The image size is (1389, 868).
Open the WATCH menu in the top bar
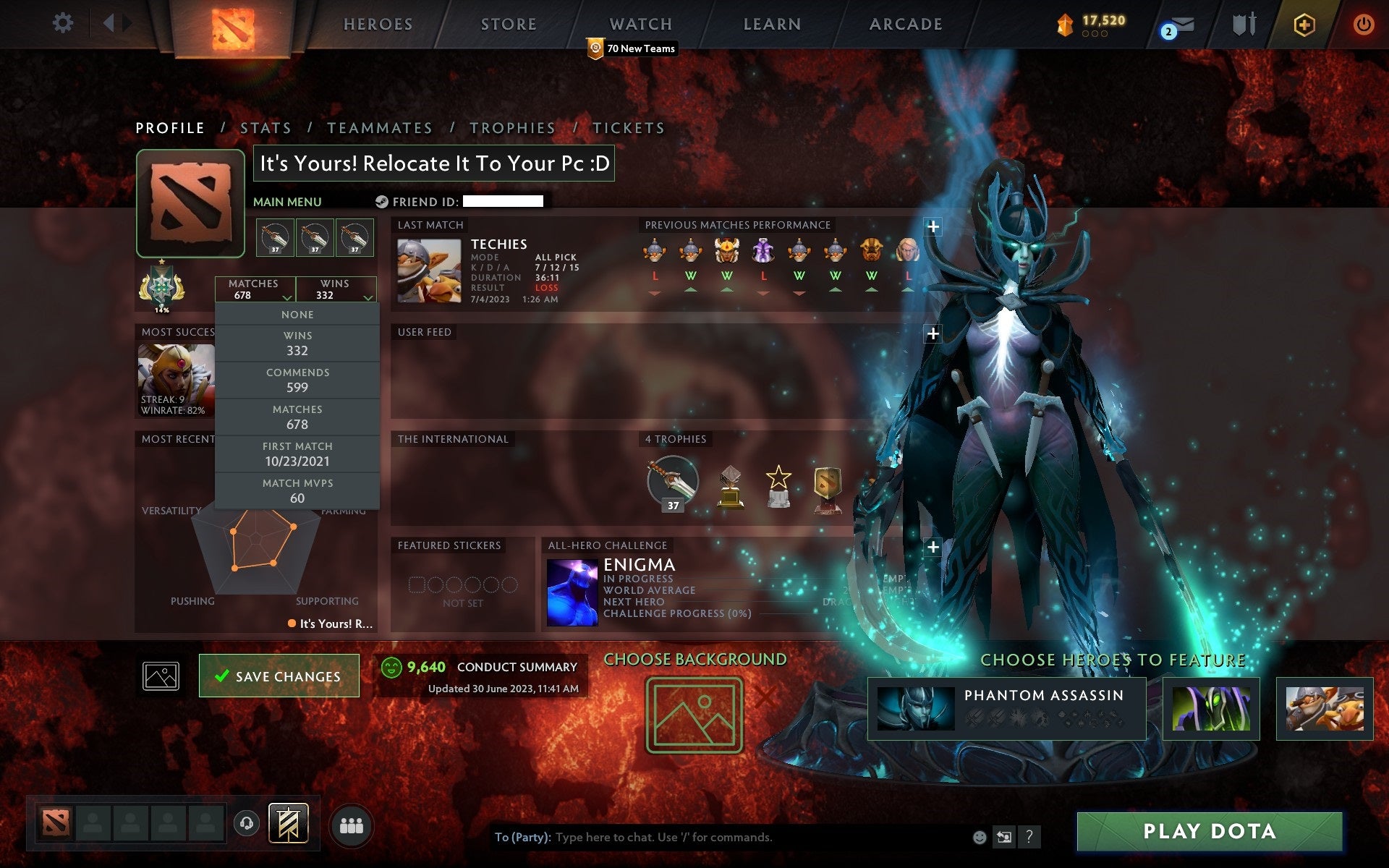640,24
